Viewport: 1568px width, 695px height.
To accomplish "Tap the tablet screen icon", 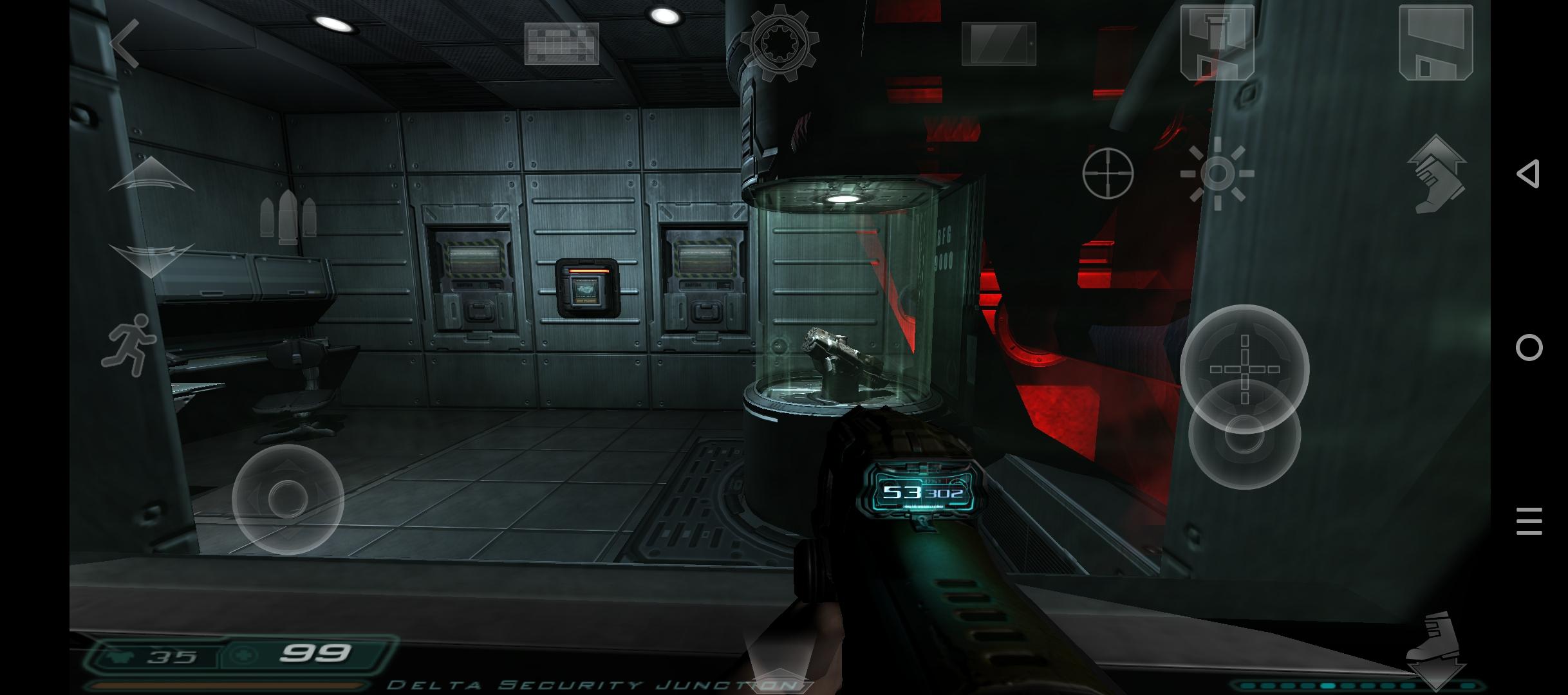I will click(998, 44).
